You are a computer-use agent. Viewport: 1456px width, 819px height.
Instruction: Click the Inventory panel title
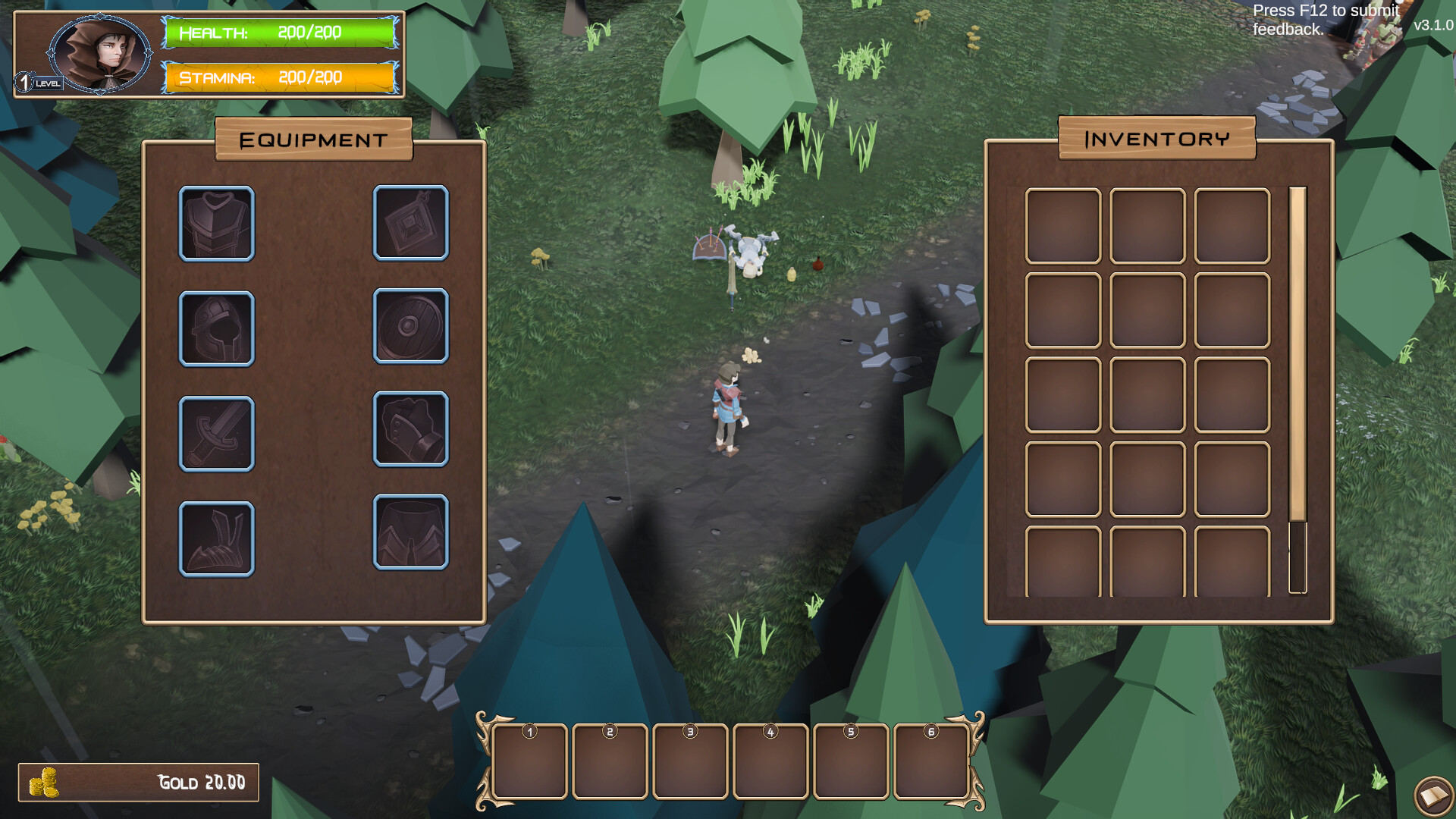click(x=1158, y=140)
